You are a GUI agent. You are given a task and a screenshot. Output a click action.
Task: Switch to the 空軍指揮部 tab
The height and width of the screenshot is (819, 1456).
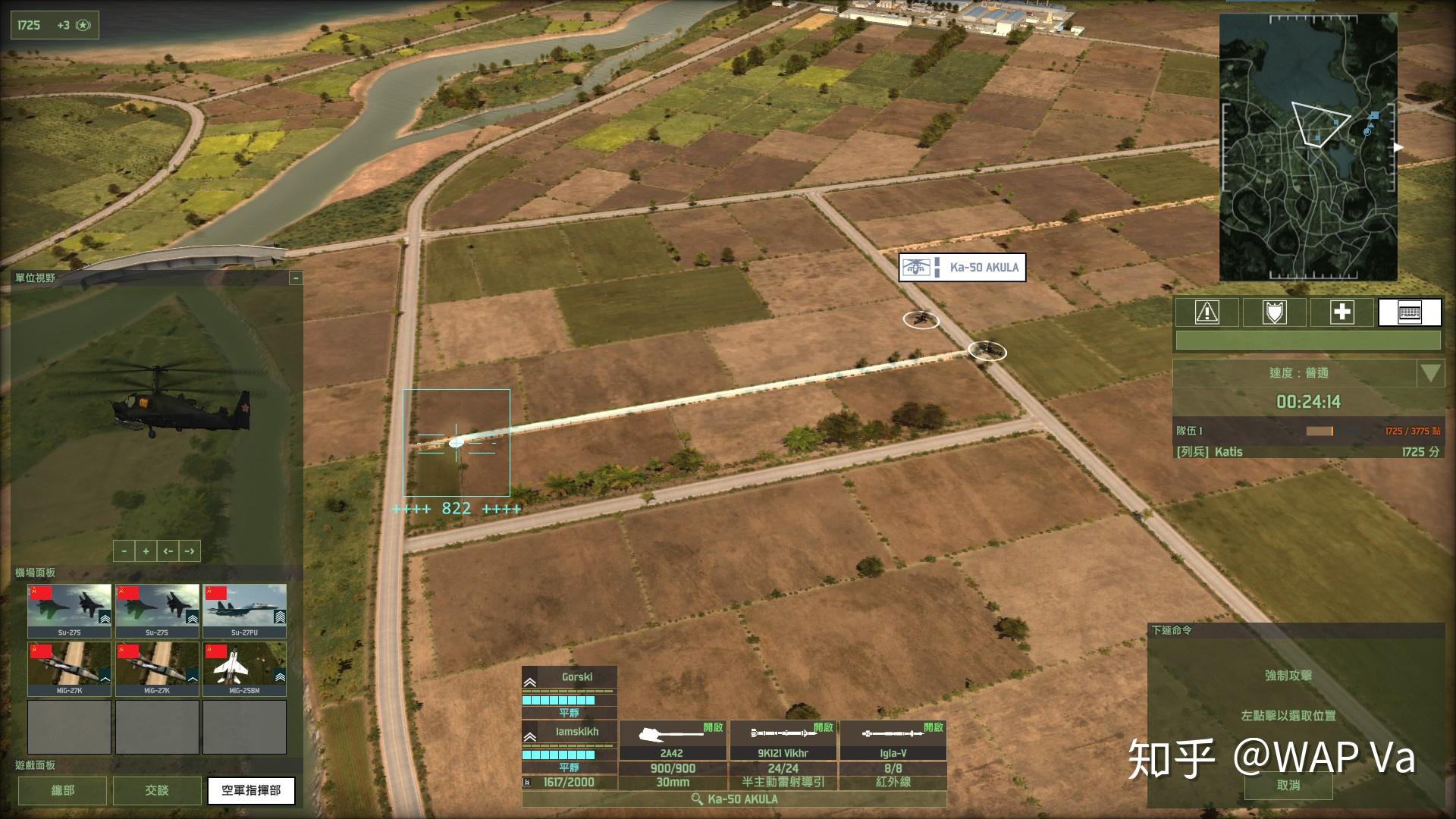click(251, 790)
